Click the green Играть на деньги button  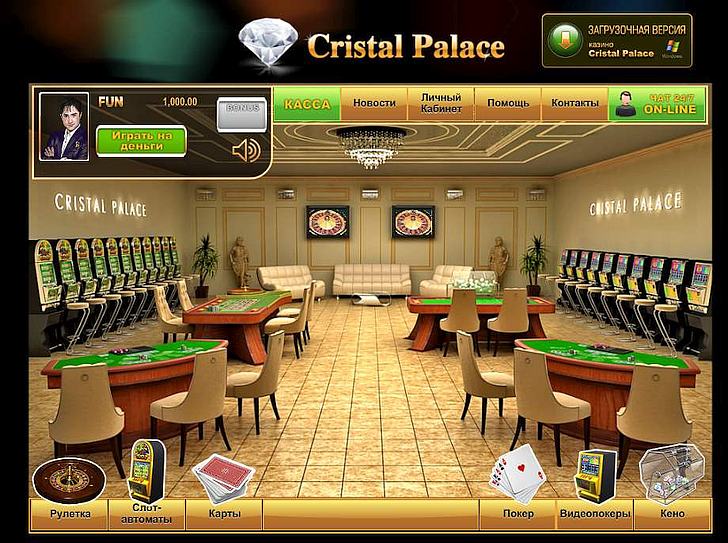click(x=141, y=141)
